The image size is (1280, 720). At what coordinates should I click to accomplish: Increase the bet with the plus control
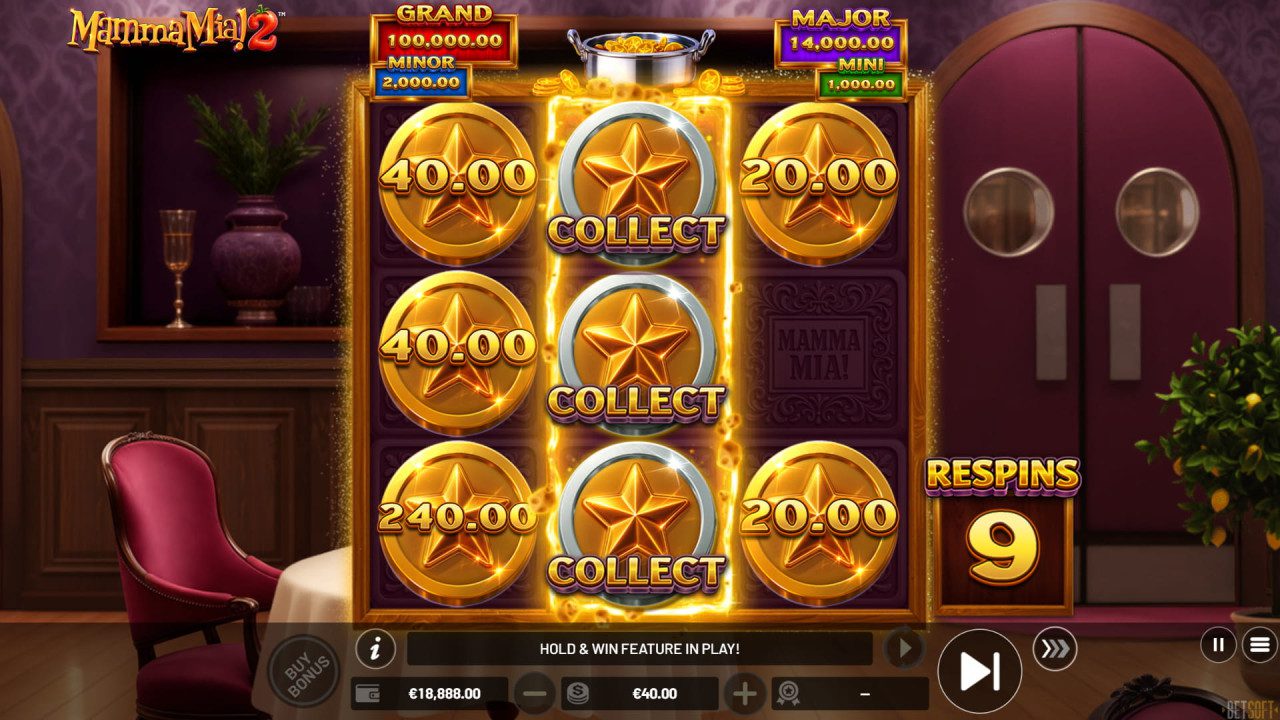(745, 693)
